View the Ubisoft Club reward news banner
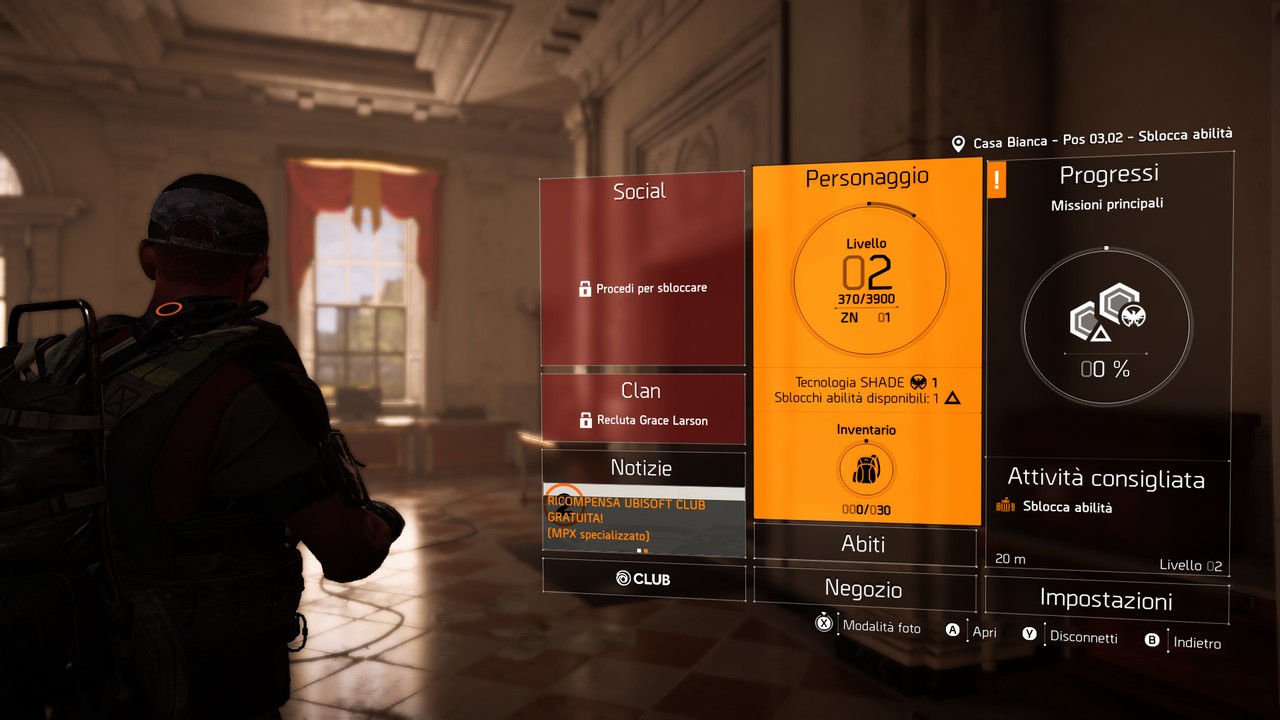The width and height of the screenshot is (1280, 720). pyautogui.click(x=642, y=520)
